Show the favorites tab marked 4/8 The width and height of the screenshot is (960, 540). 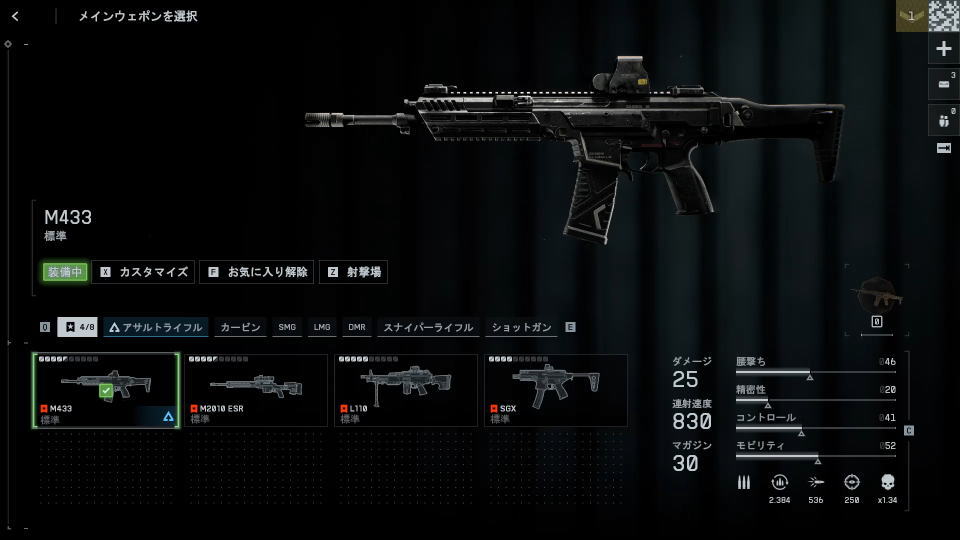(77, 327)
